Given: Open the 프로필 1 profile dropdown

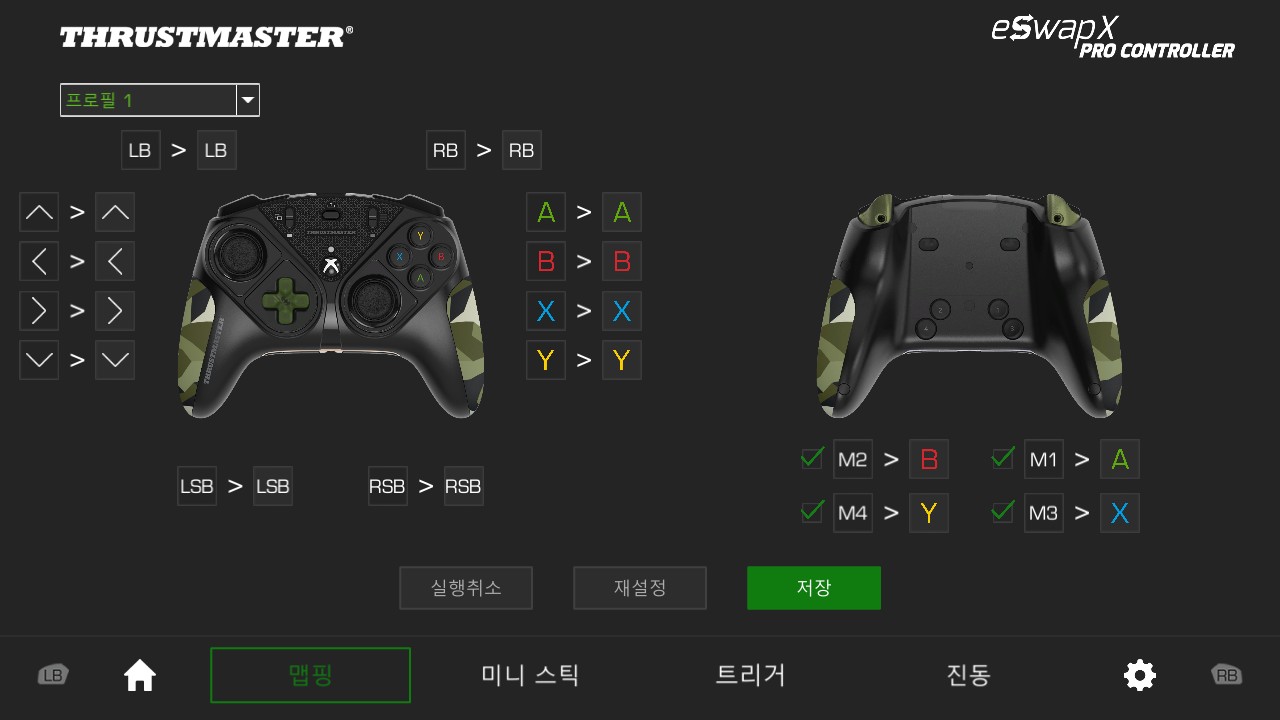Looking at the screenshot, I should click(145, 100).
